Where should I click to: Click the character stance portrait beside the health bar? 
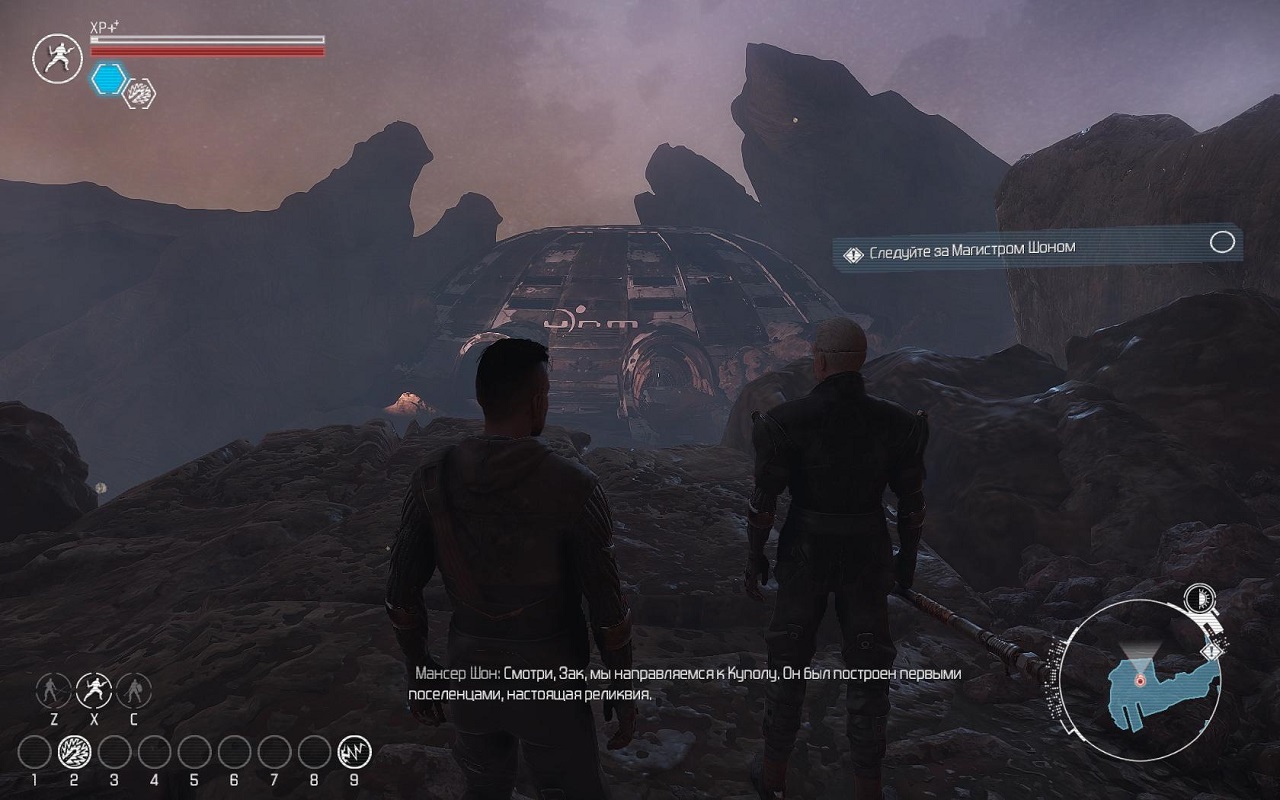(57, 58)
